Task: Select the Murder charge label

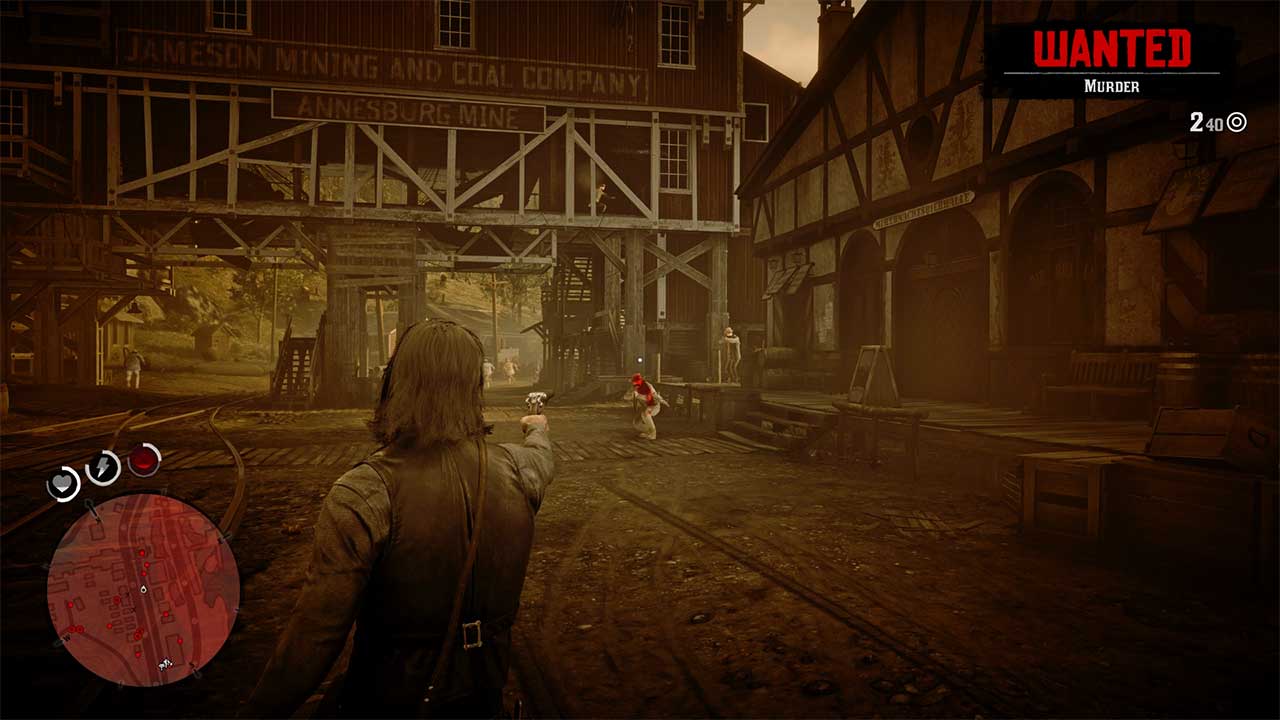Action: click(1111, 87)
